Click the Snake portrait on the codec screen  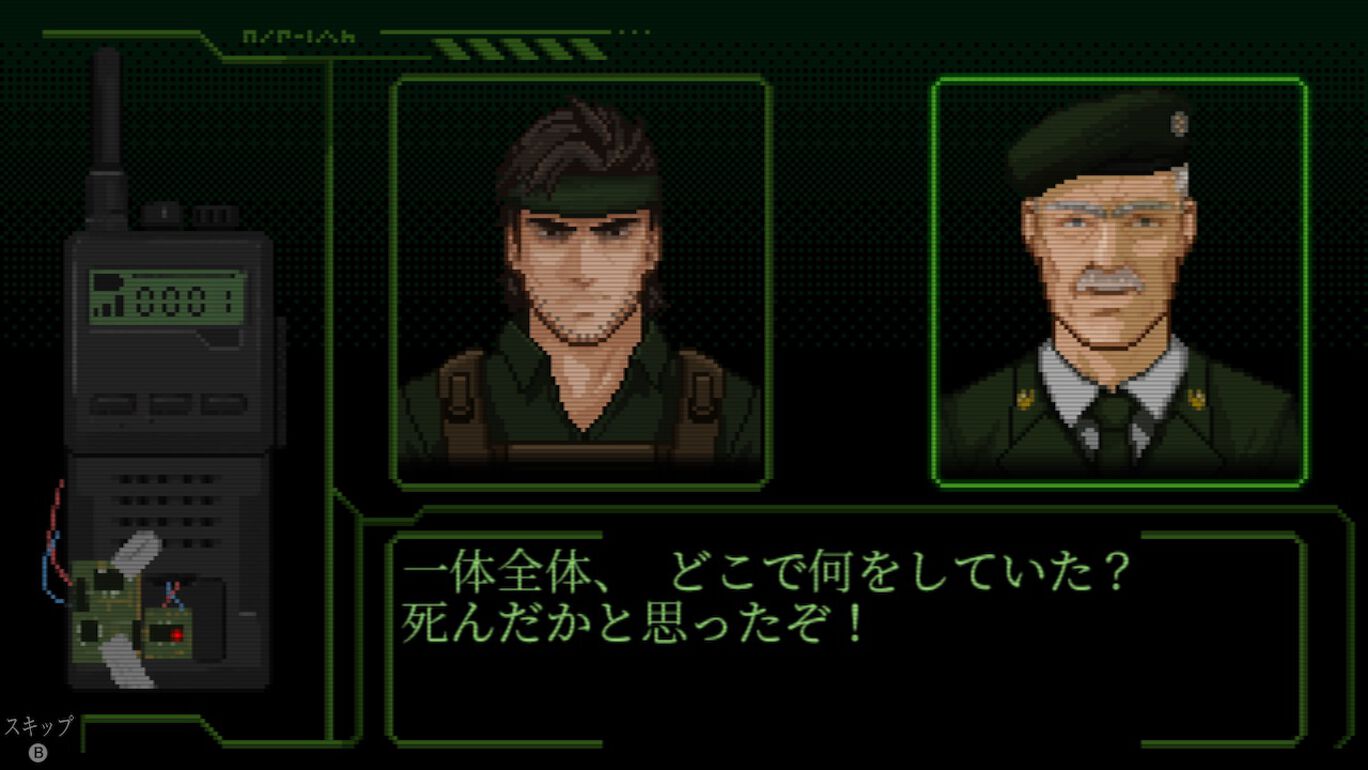pos(580,280)
